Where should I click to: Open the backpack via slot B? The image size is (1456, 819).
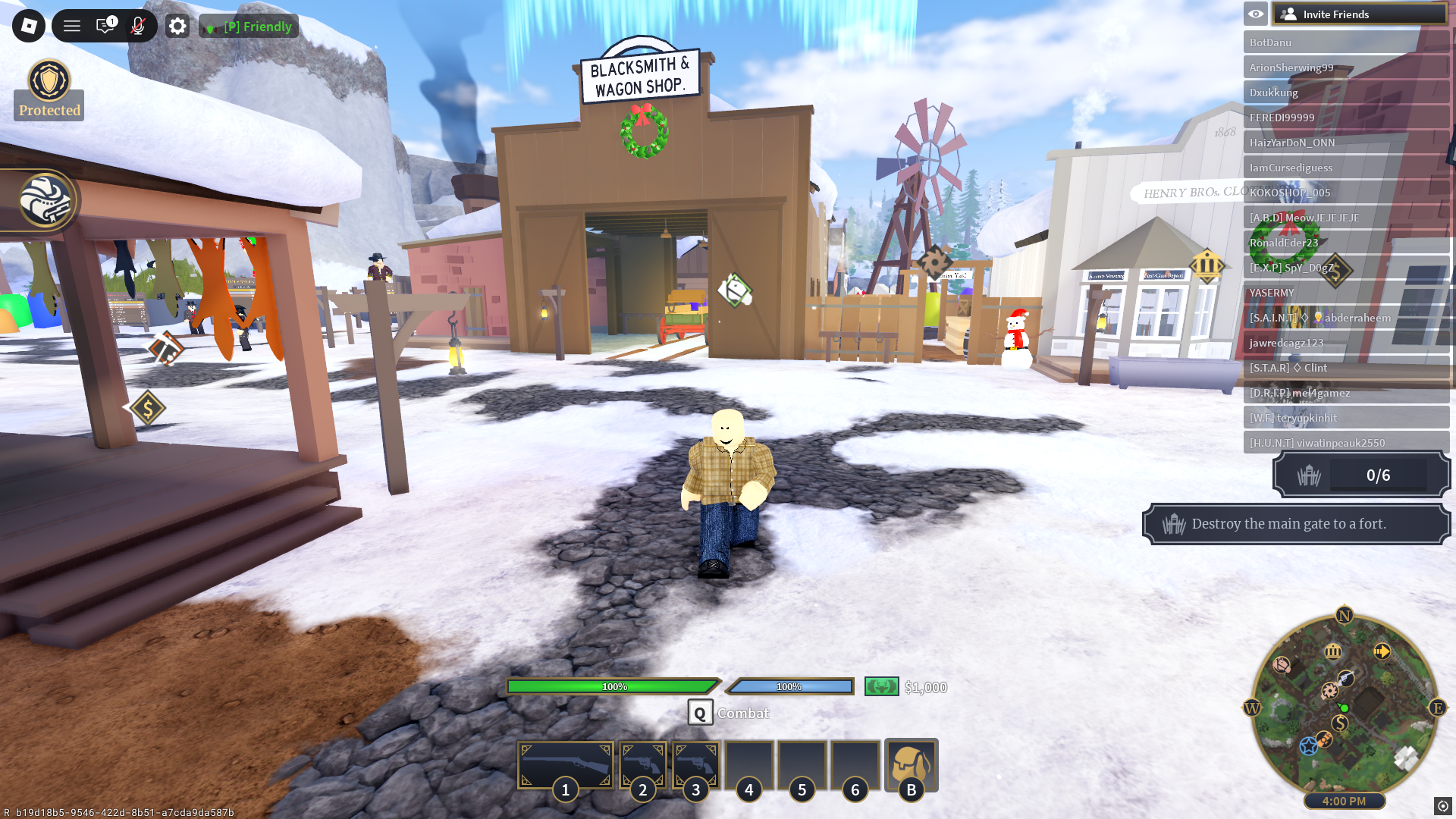[912, 764]
